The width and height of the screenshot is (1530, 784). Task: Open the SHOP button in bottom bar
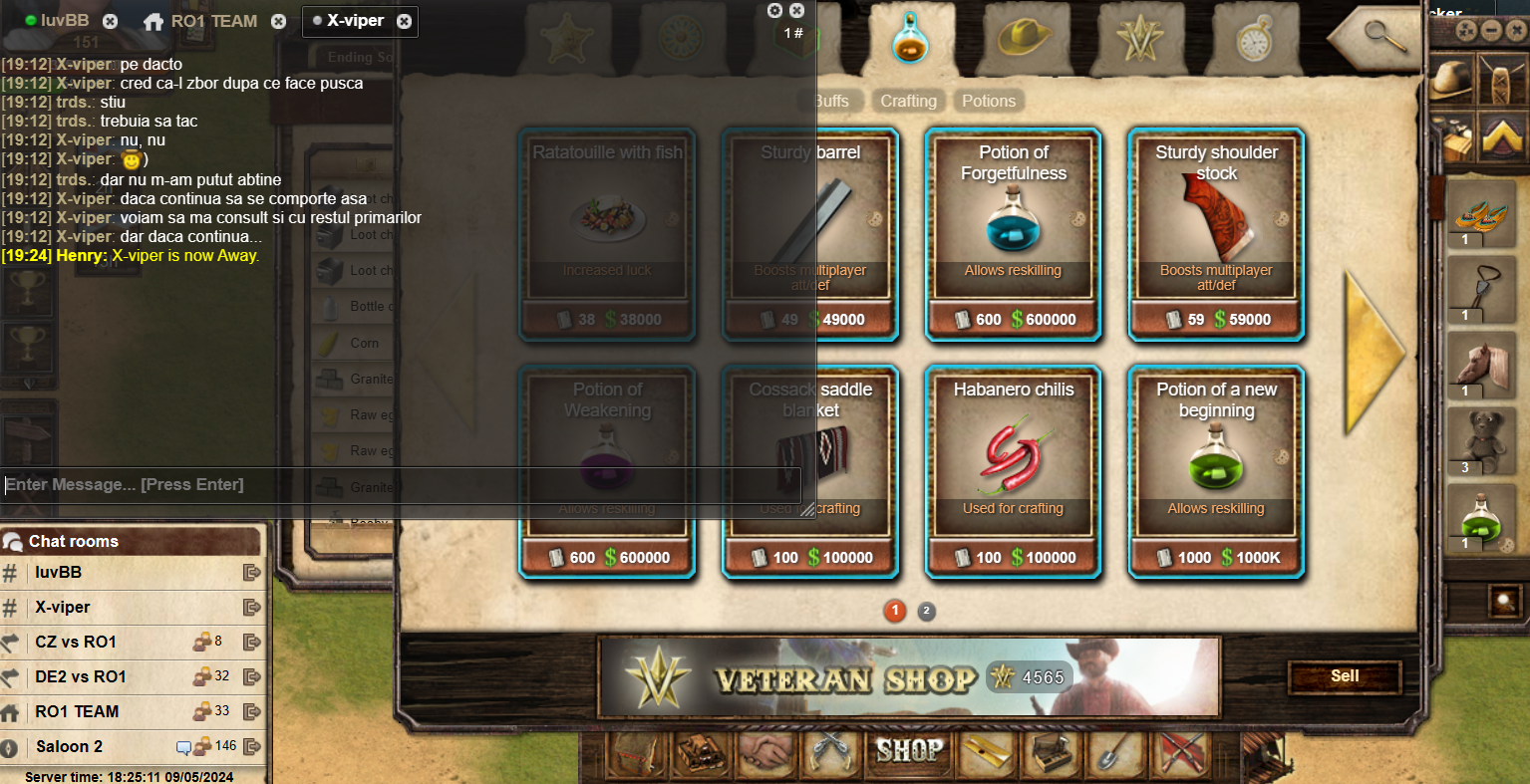[908, 750]
